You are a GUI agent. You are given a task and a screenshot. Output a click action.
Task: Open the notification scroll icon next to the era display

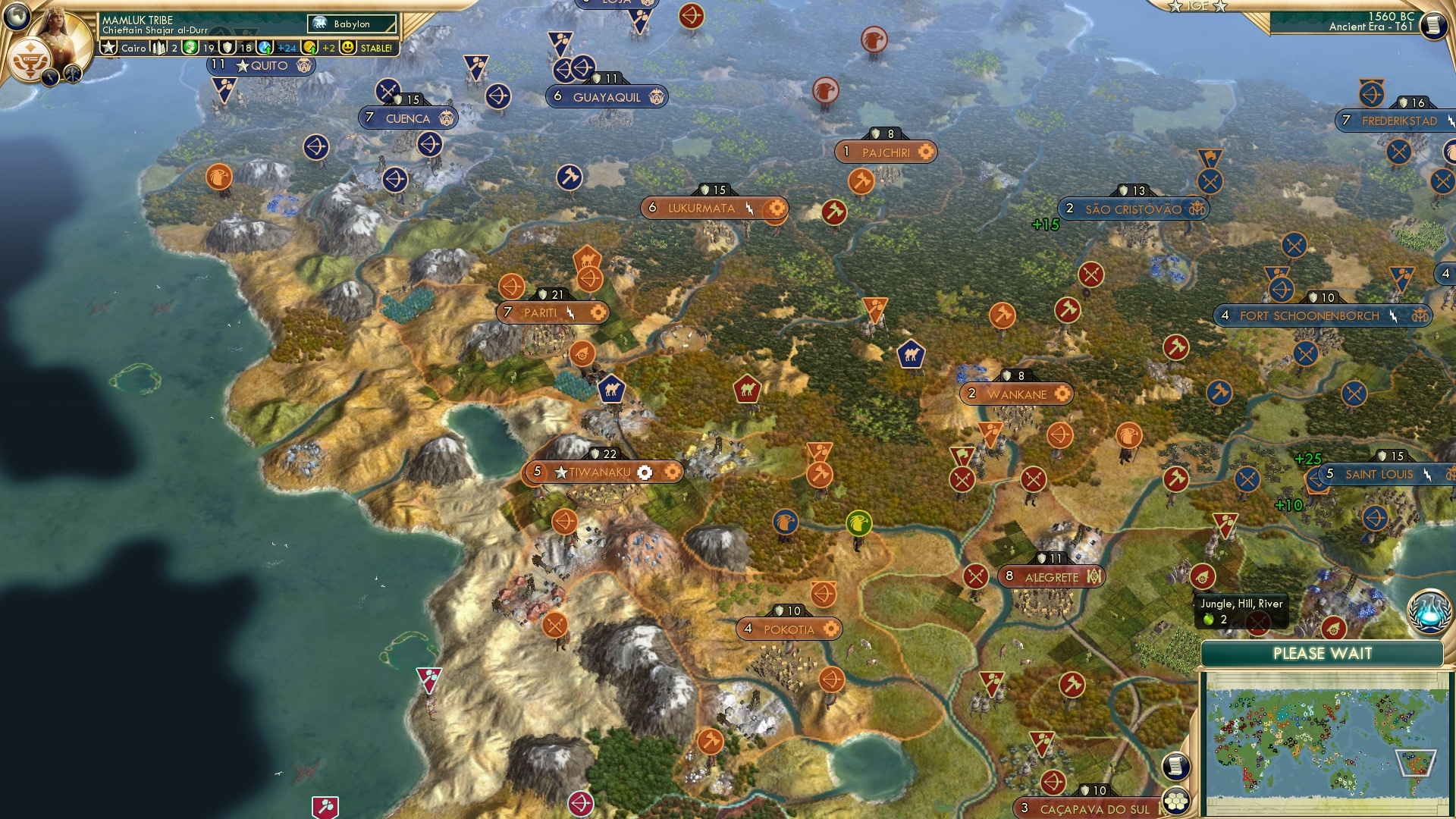1435,26
